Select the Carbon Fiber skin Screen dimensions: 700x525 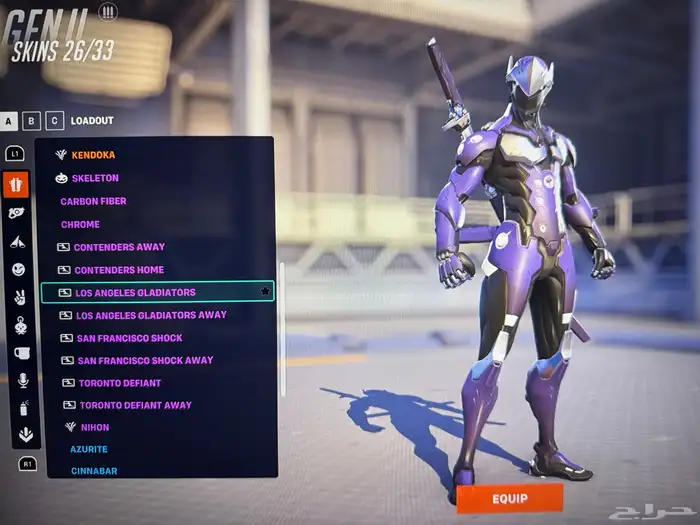[93, 201]
